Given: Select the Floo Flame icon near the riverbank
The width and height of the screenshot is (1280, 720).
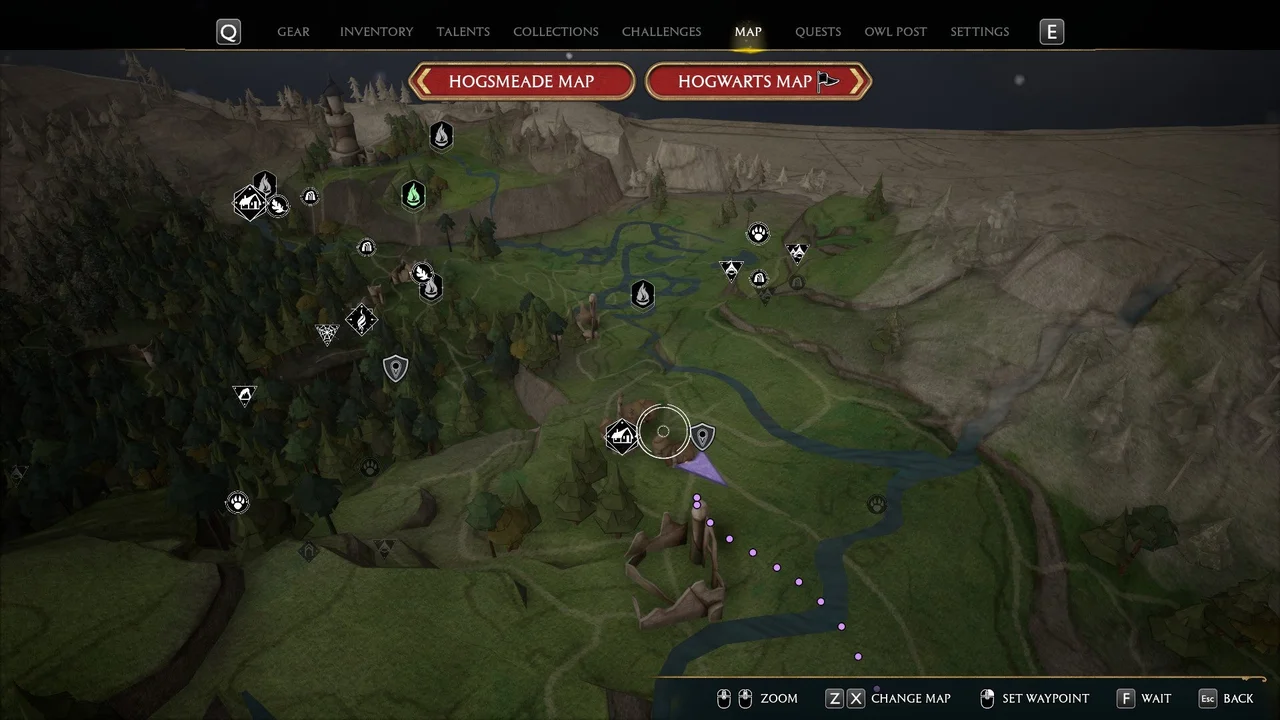Looking at the screenshot, I should click(641, 293).
